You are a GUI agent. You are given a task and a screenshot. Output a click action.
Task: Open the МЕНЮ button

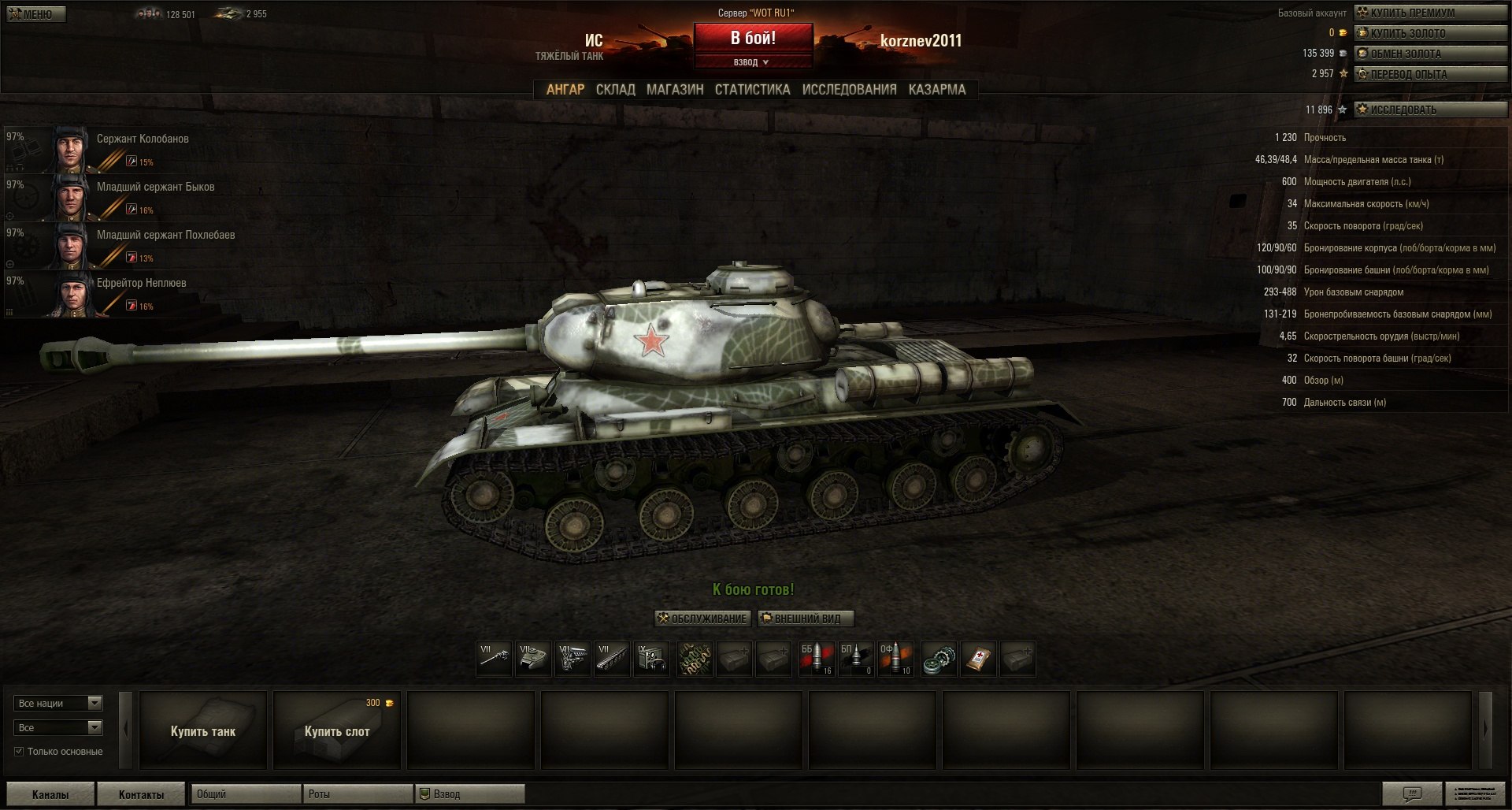(x=36, y=14)
